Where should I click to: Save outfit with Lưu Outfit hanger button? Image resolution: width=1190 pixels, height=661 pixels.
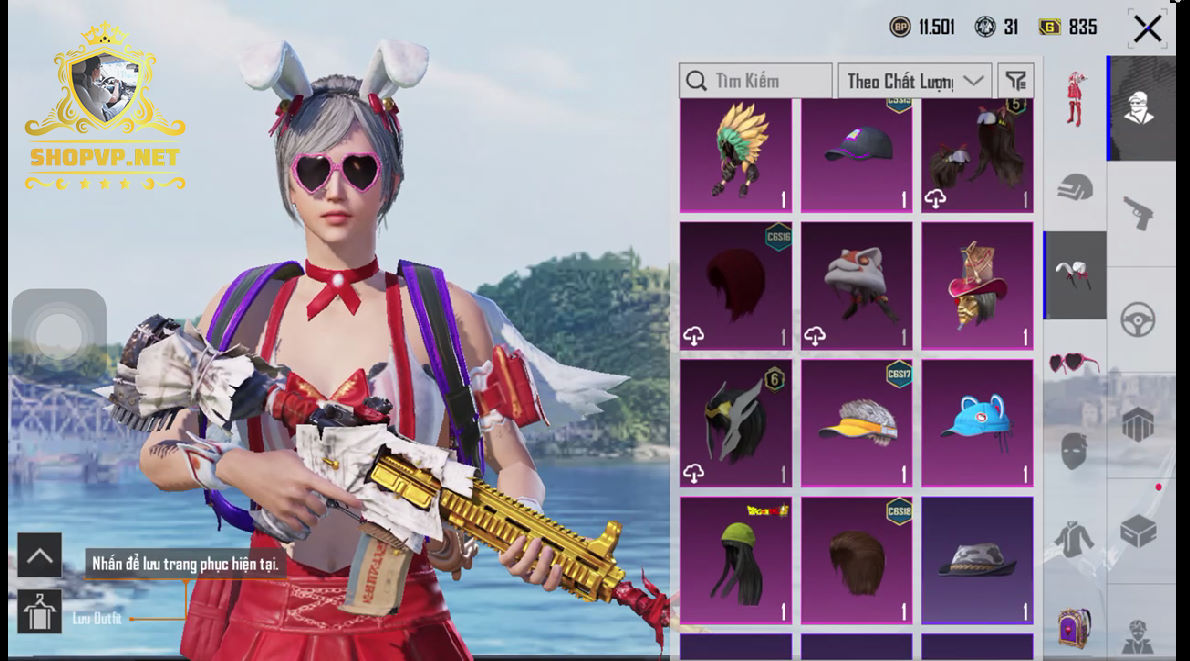pos(40,612)
